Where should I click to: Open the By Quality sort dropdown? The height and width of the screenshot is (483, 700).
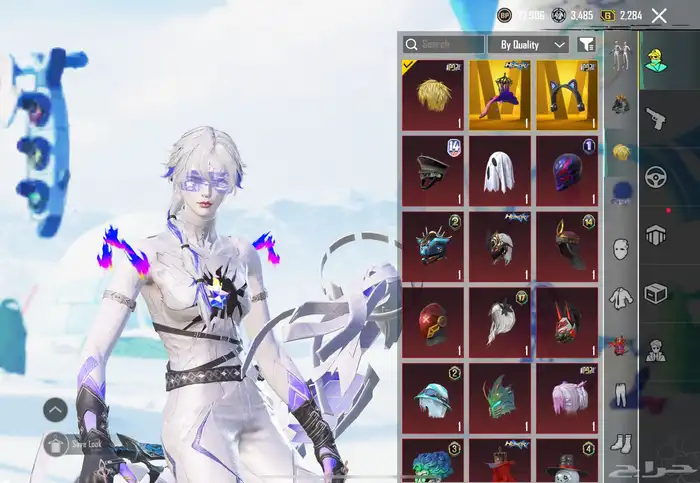coord(528,45)
